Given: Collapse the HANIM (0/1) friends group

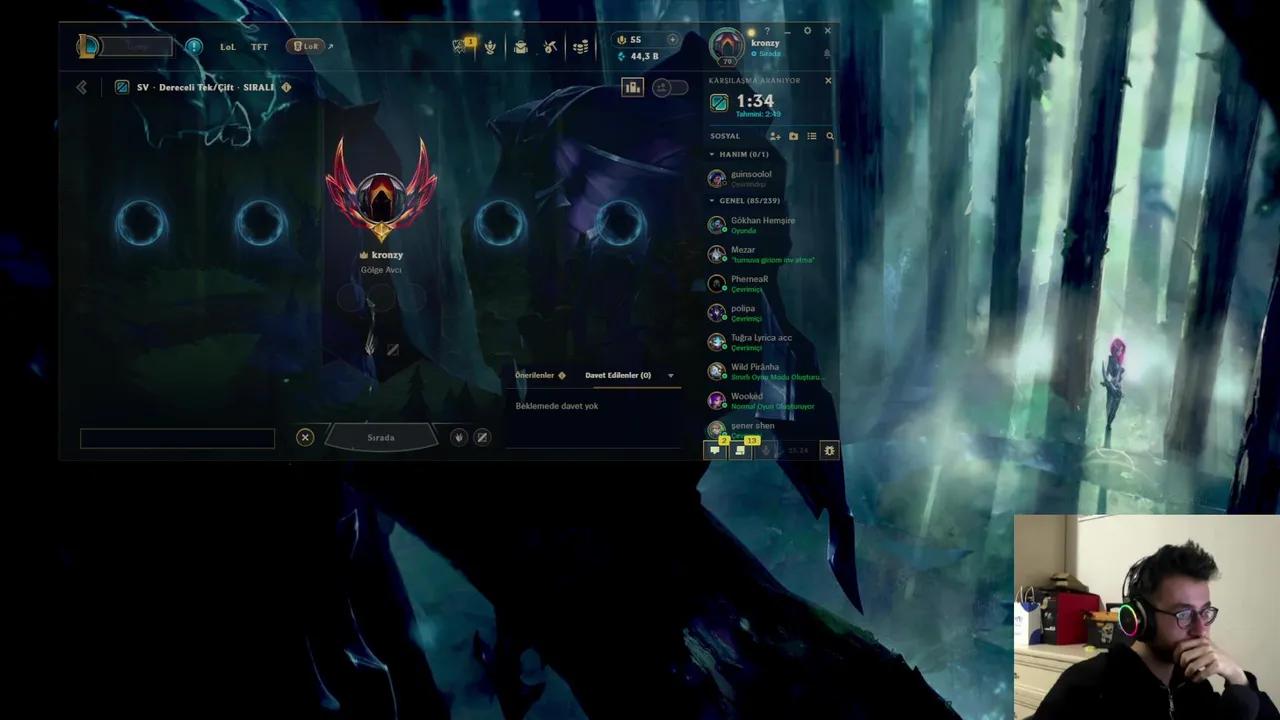Looking at the screenshot, I should tap(711, 154).
